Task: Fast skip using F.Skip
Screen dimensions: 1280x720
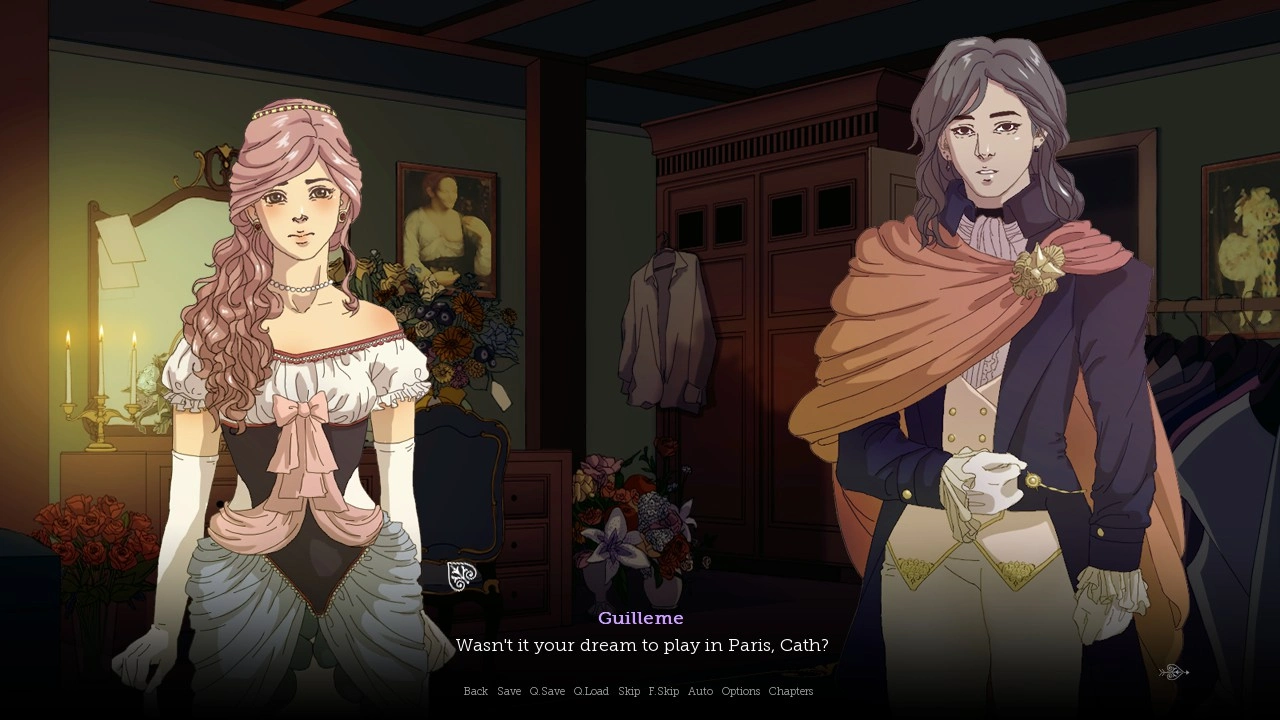Action: click(664, 691)
